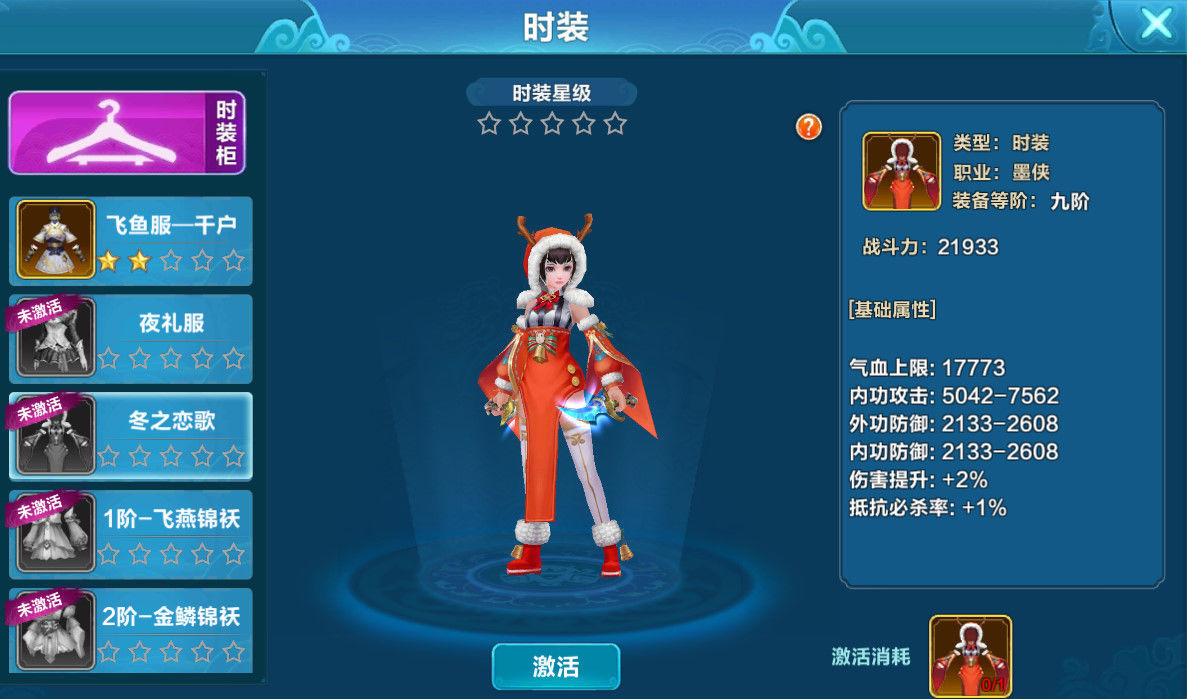Viewport: 1187px width, 699px height.
Task: Click the activation cost item icon
Action: point(970,656)
